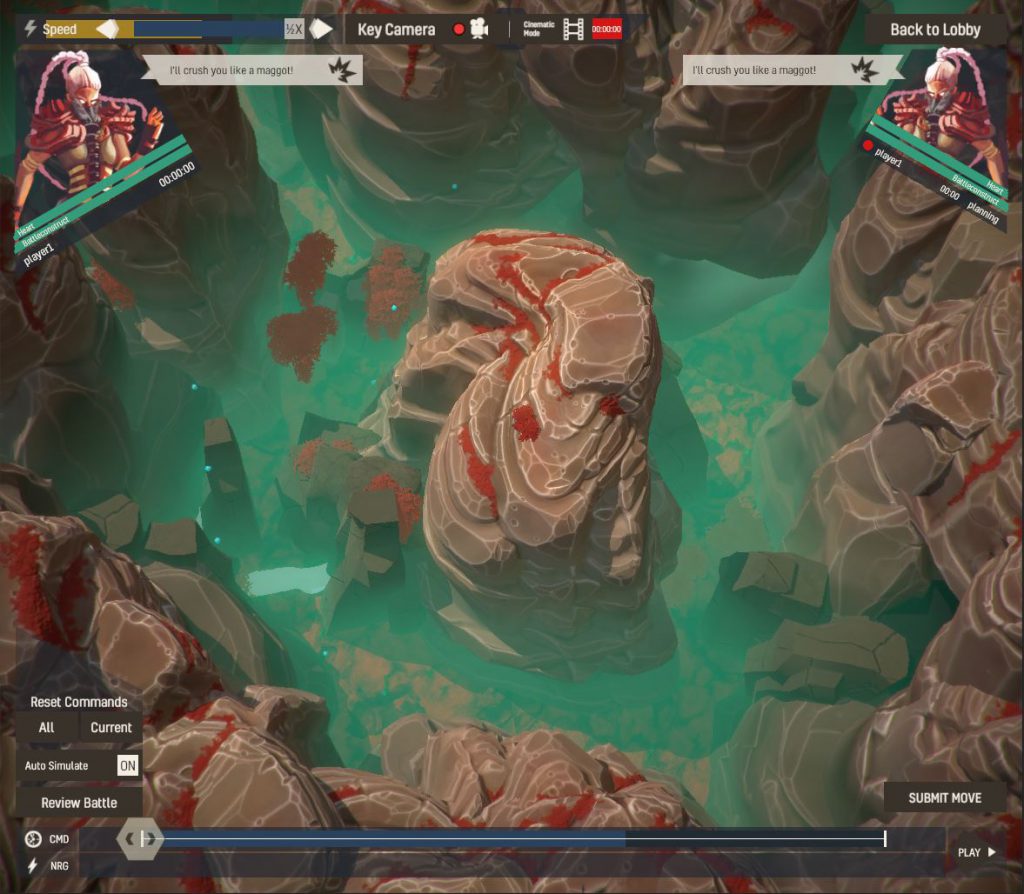Reset All commands
The height and width of the screenshot is (894, 1024).
(x=47, y=727)
